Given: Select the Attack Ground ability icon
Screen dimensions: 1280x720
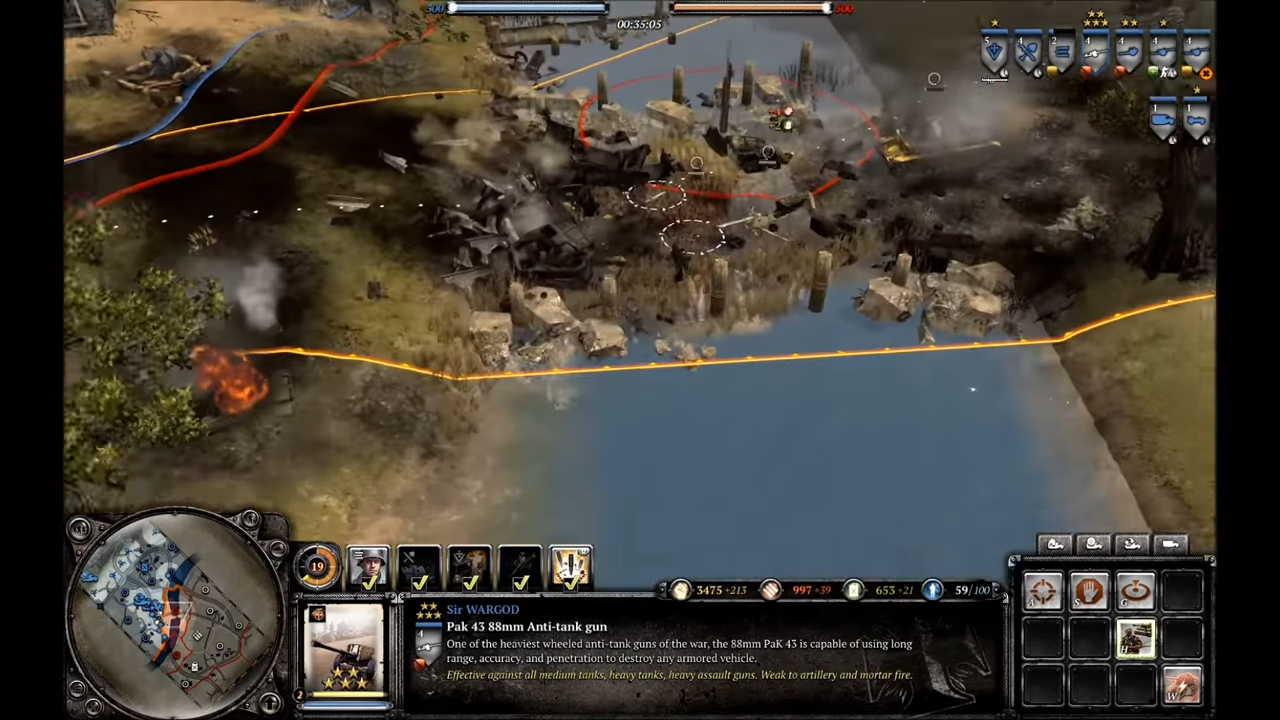Looking at the screenshot, I should click(x=1043, y=591).
